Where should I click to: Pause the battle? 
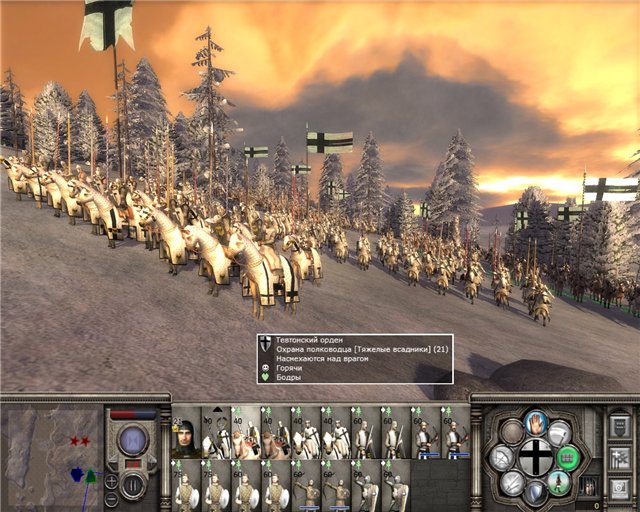tap(133, 486)
